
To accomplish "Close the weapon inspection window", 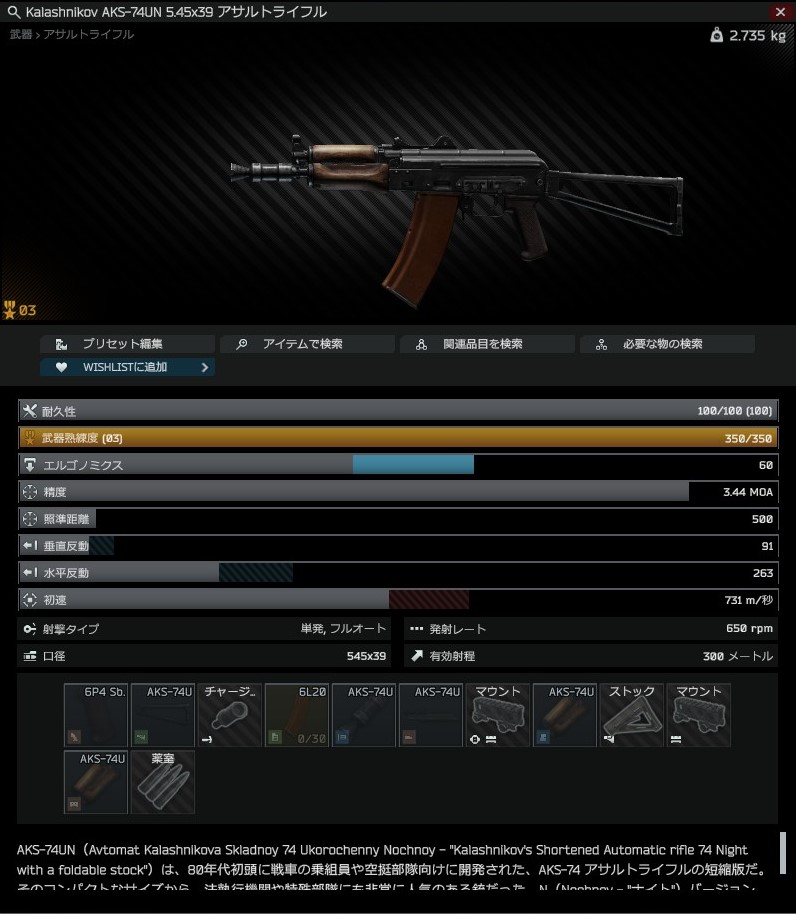I will point(780,12).
